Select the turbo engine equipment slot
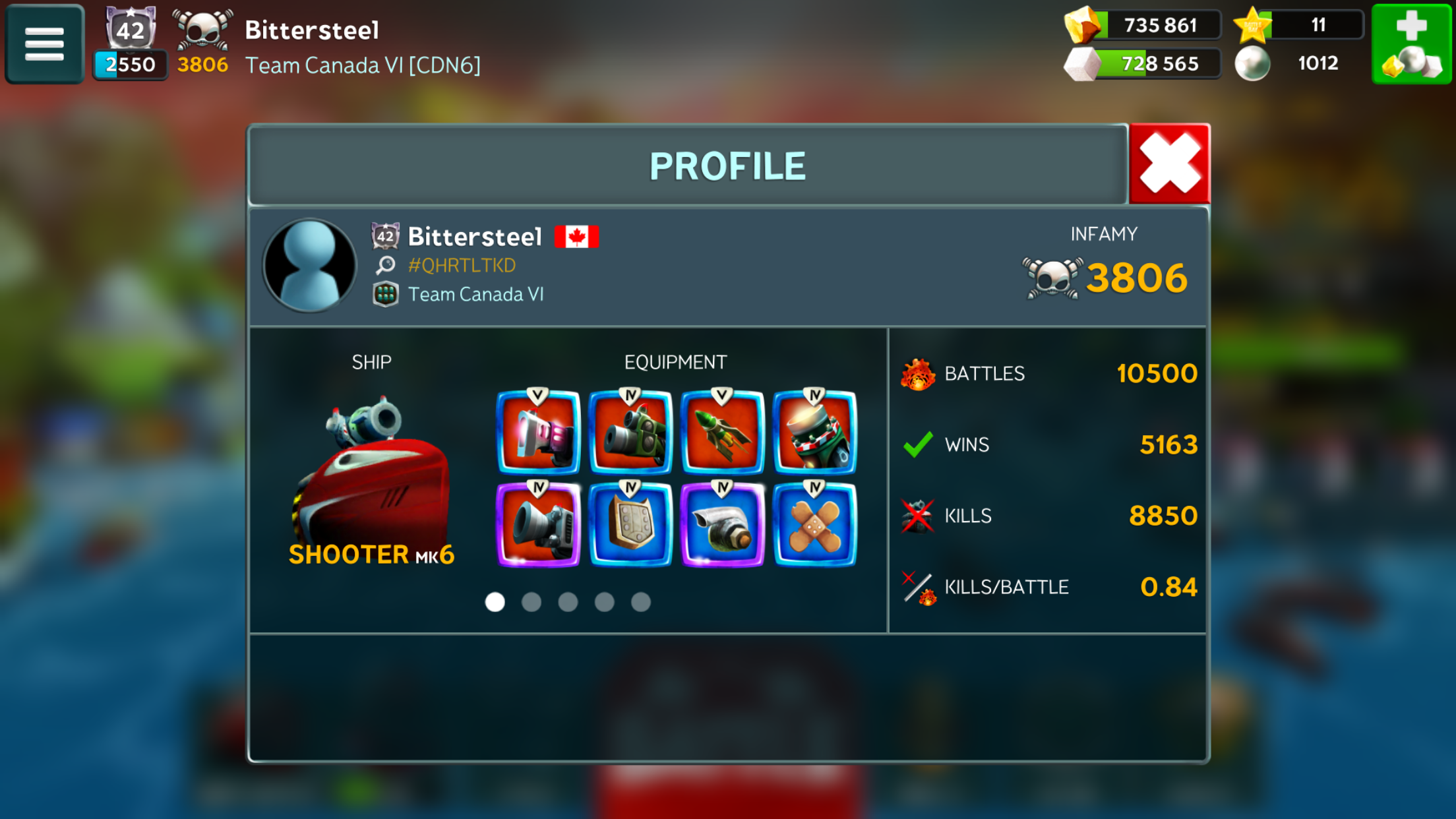 [x=722, y=525]
